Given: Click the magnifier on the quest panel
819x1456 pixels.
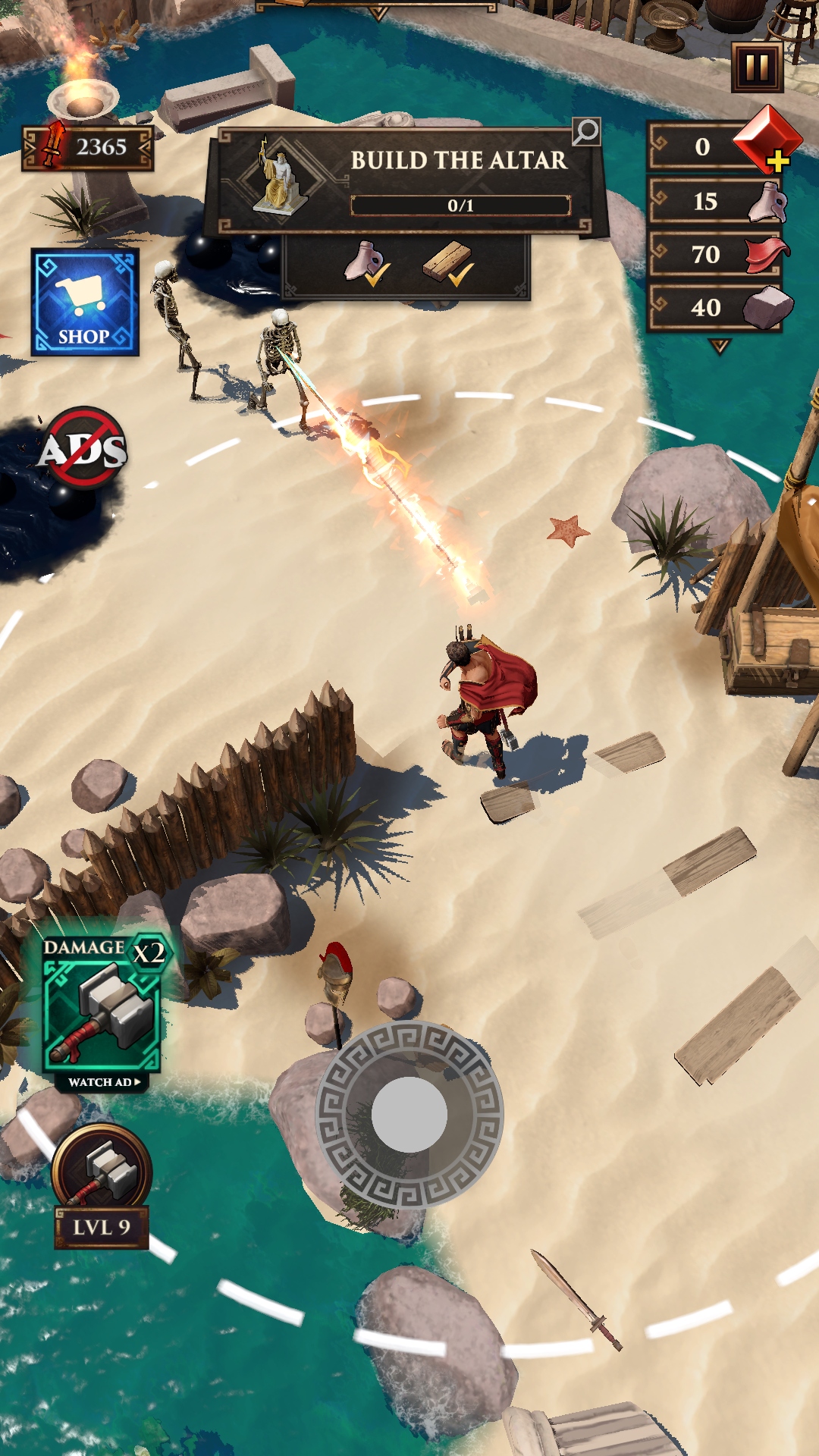Looking at the screenshot, I should 585,132.
